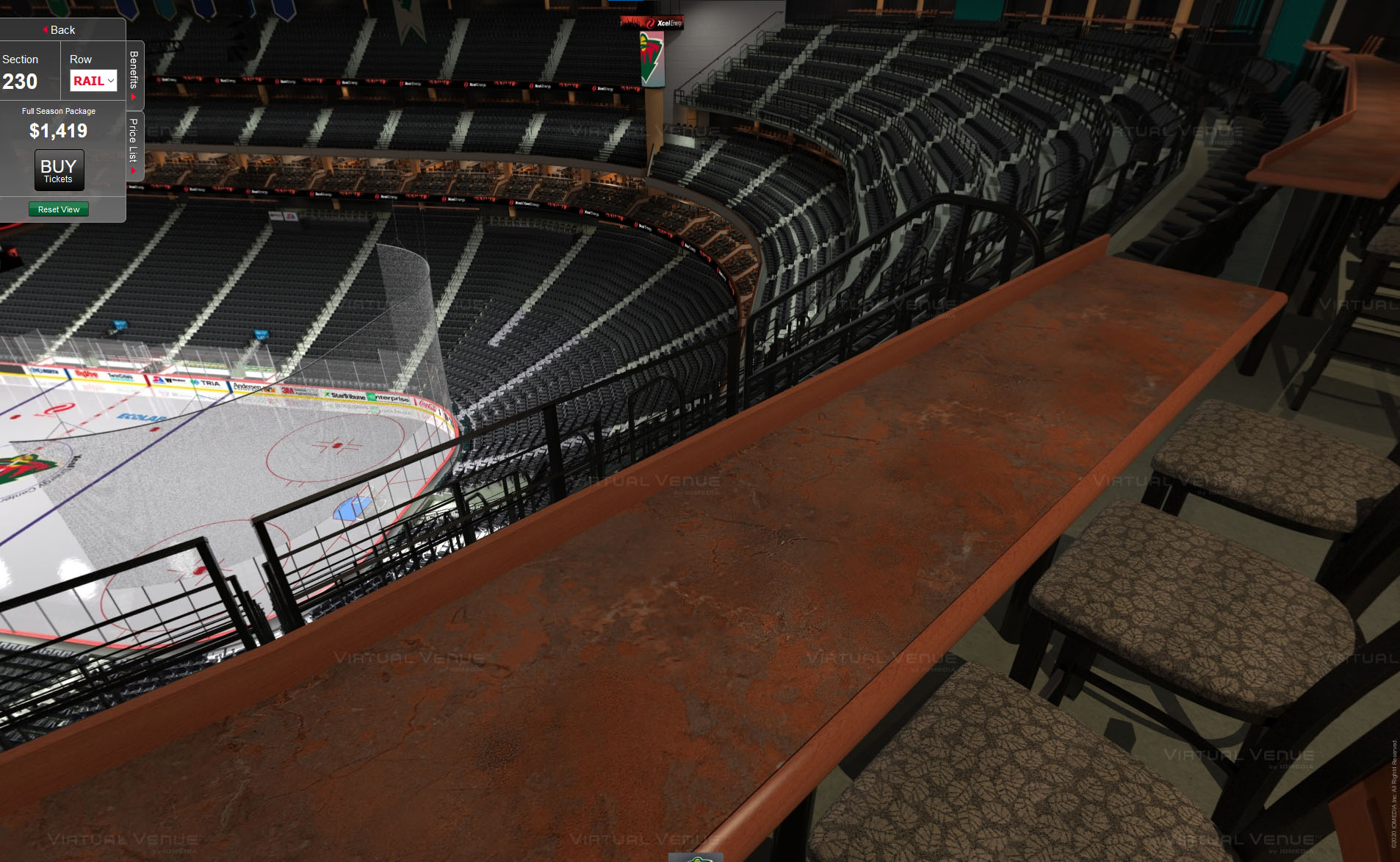Screen dimensions: 1400x862
Task: Expand the Price List side tab
Action: (134, 146)
